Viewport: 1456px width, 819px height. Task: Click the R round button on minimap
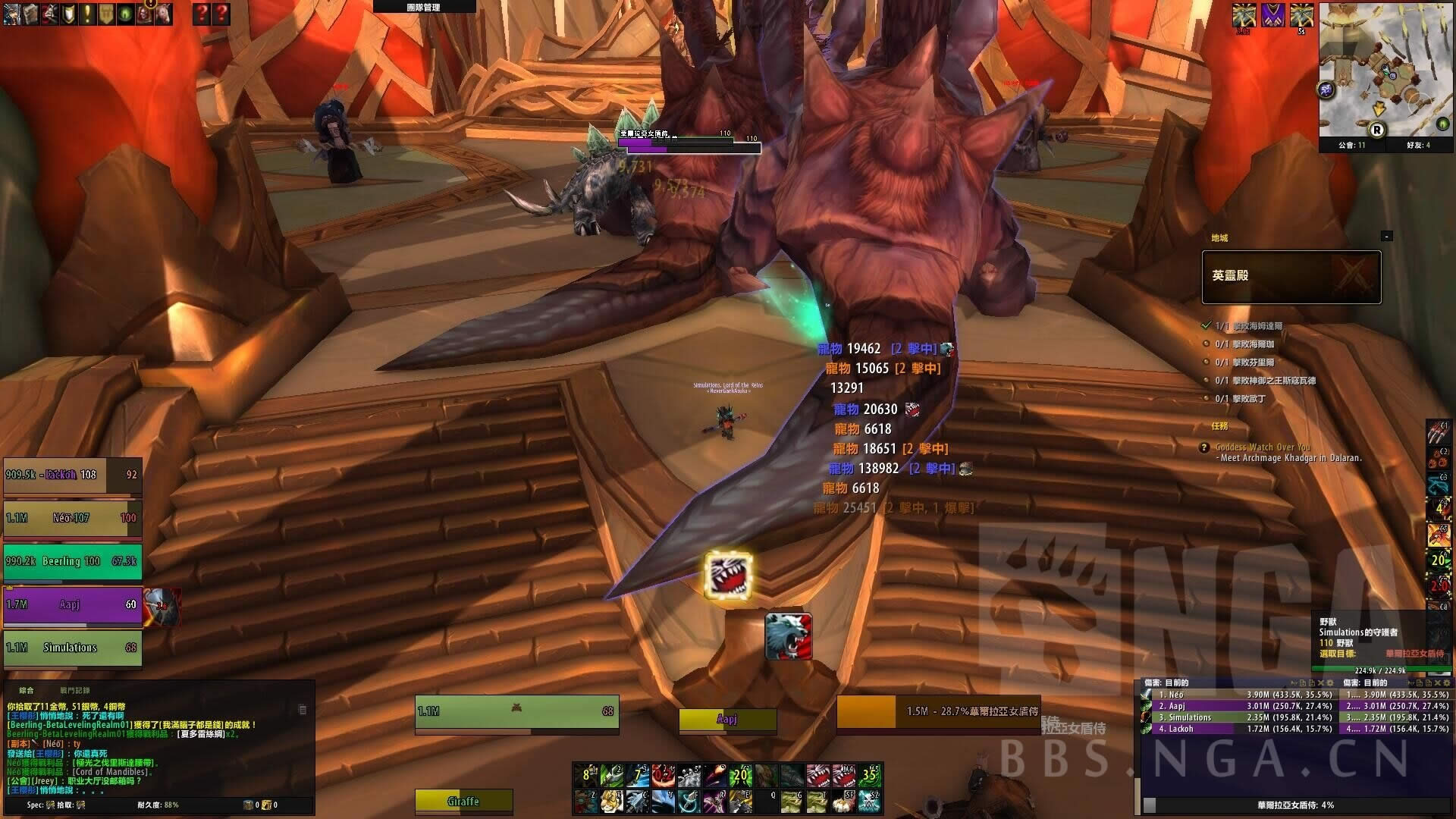(x=1376, y=130)
